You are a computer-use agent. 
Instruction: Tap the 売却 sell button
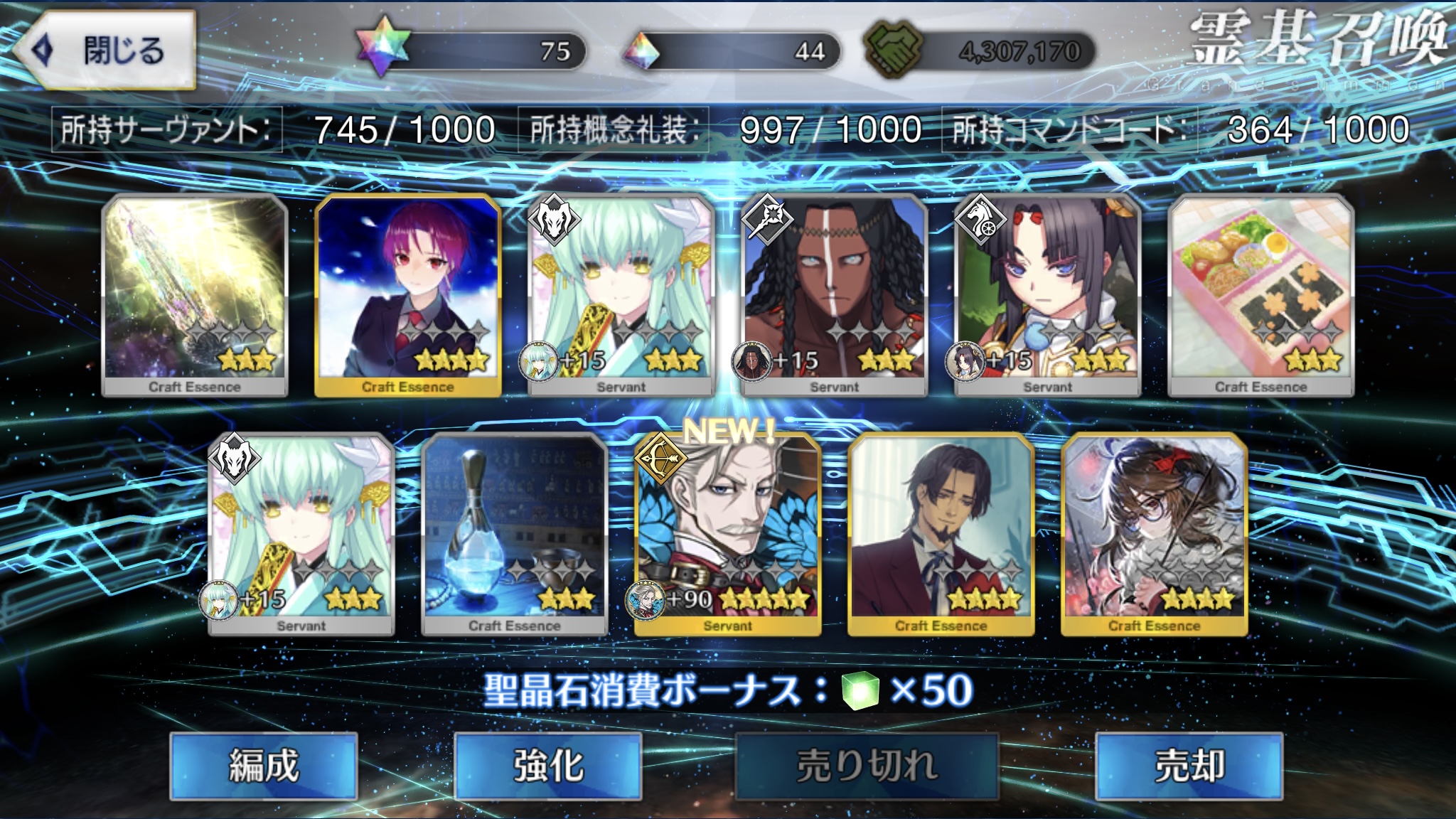pyautogui.click(x=1189, y=766)
